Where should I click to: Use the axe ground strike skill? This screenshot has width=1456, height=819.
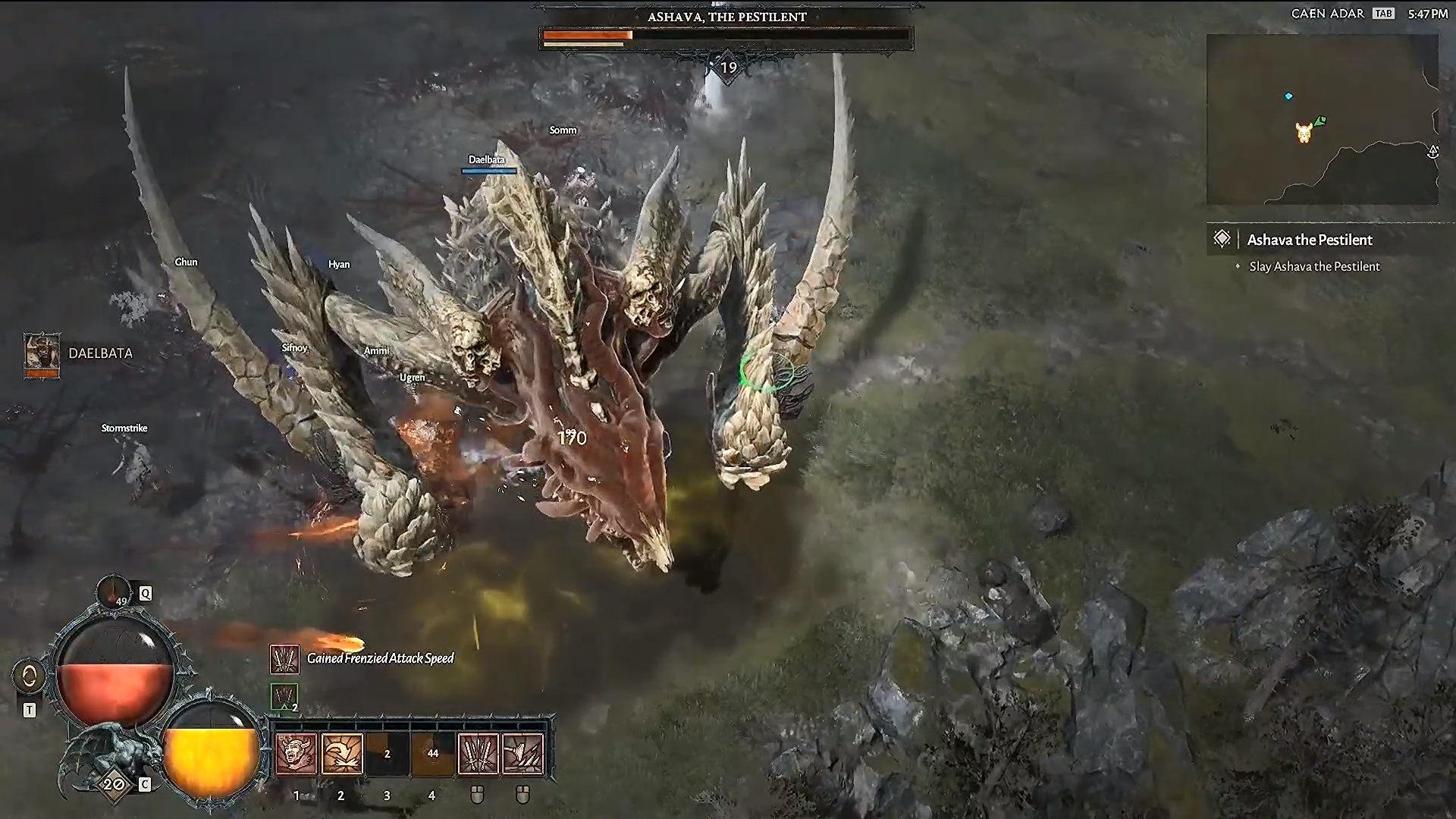coord(523,754)
